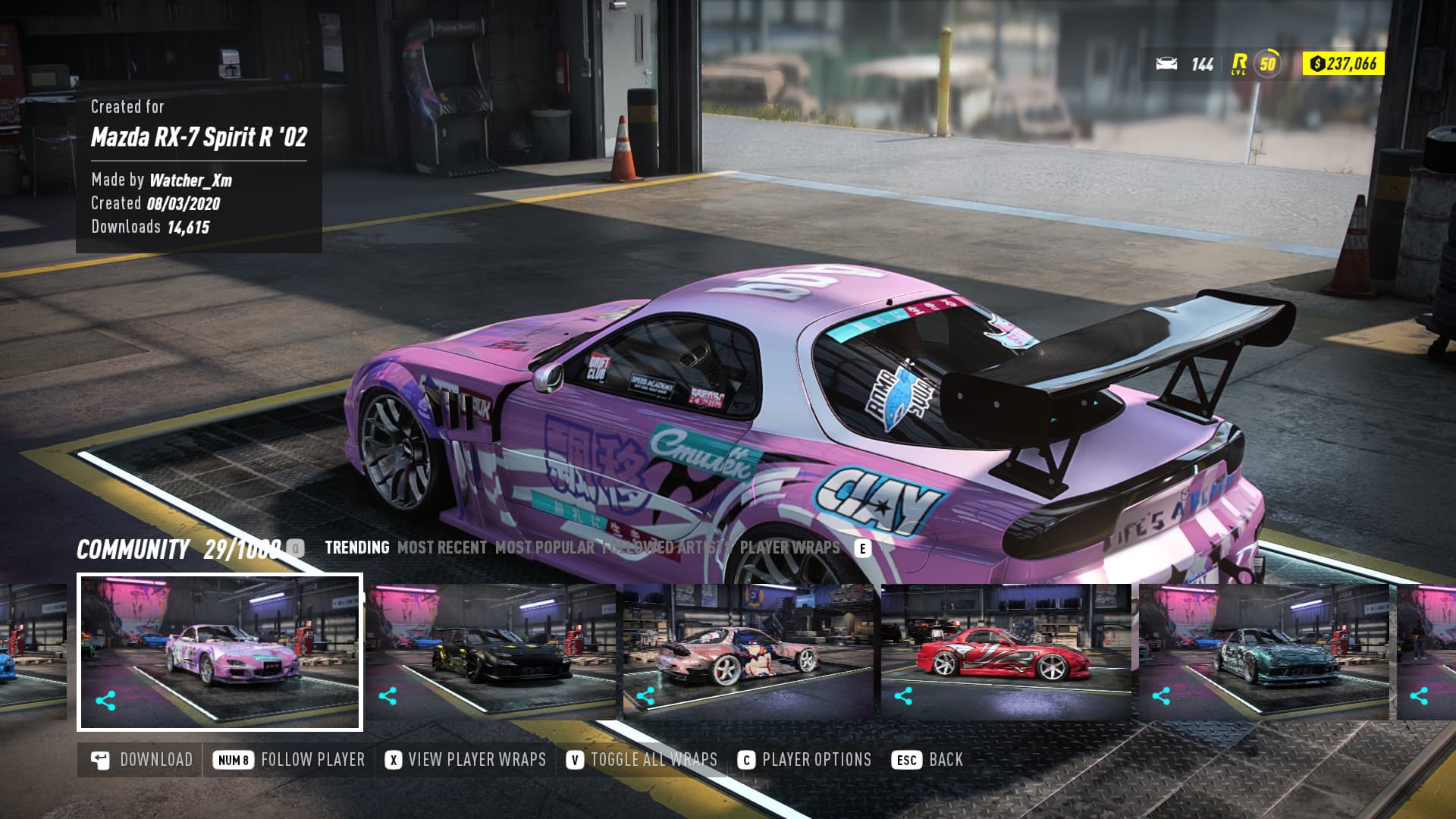Viewport: 1456px width, 819px height.
Task: Share the red and silver wrap
Action: [x=903, y=696]
